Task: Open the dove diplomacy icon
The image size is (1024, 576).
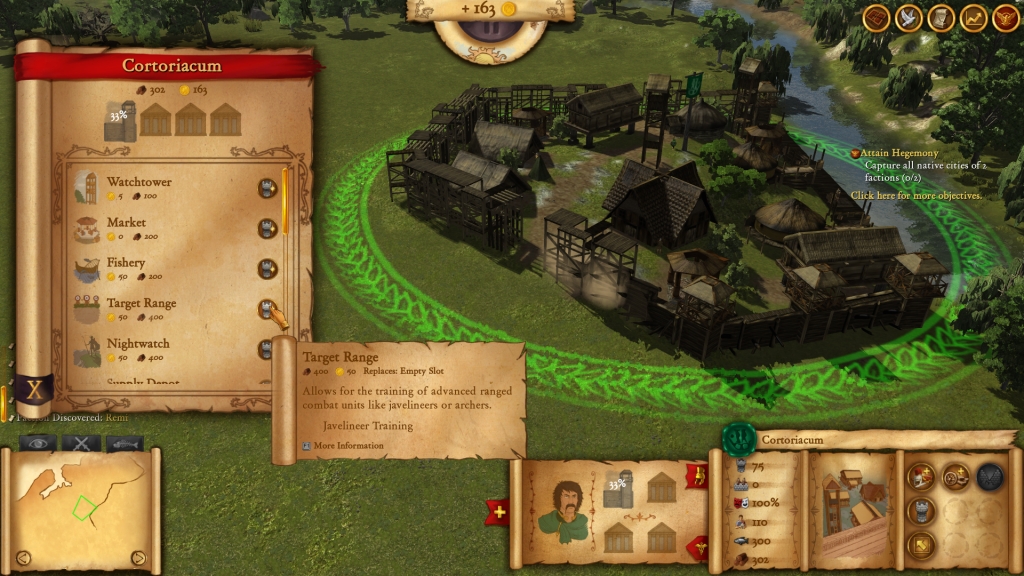Action: (x=909, y=18)
